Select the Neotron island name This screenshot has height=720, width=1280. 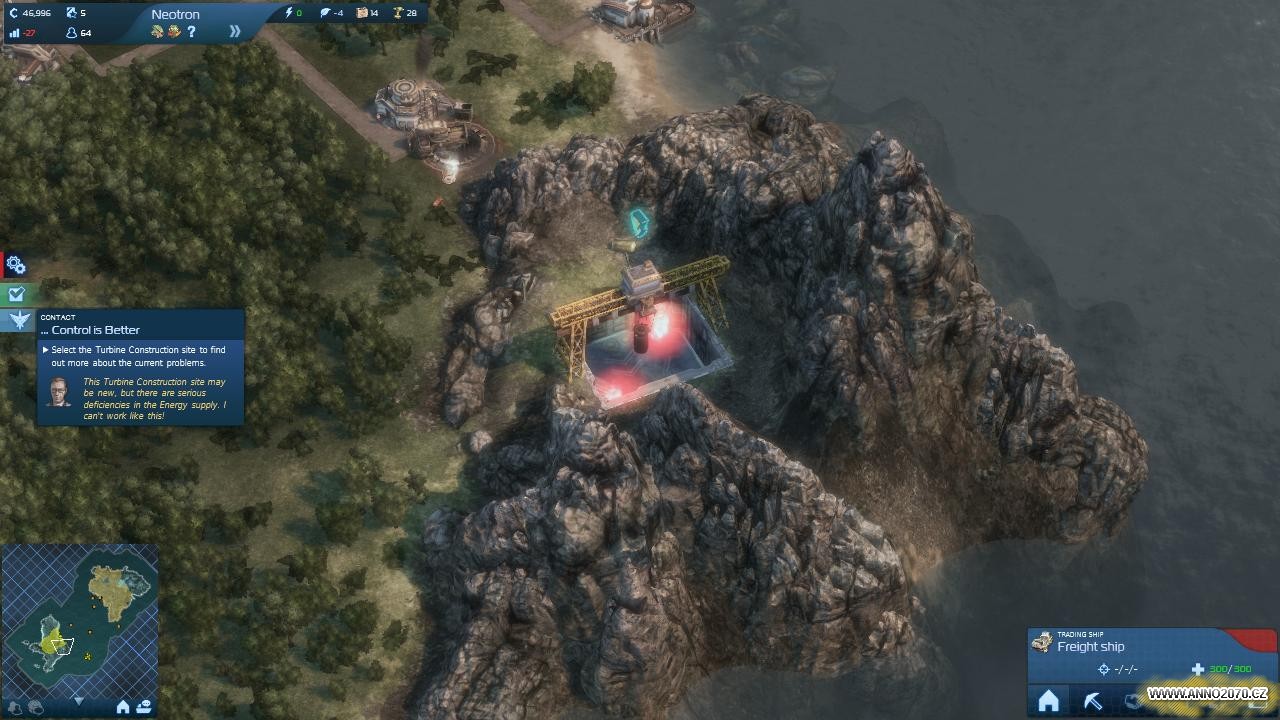tap(175, 14)
